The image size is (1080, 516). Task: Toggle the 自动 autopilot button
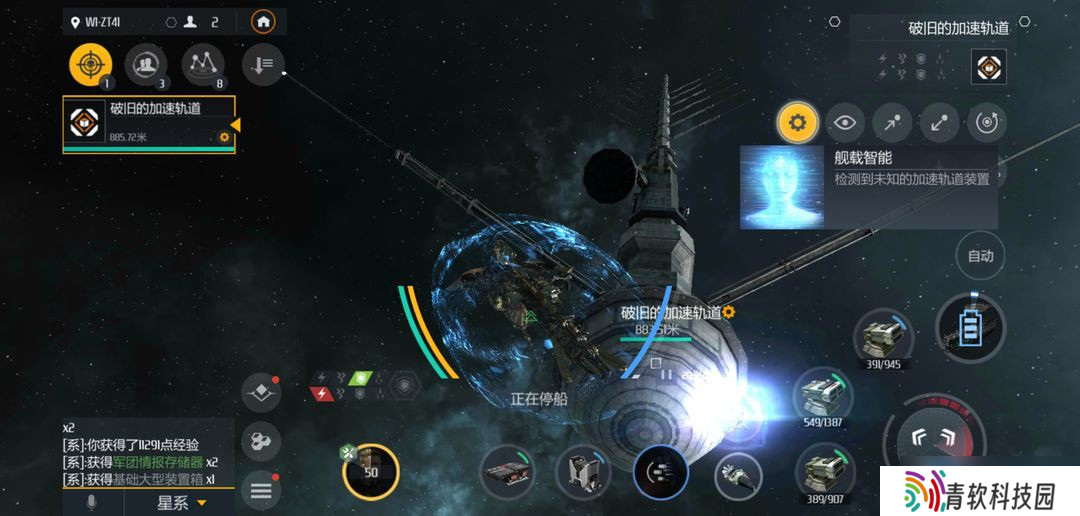(980, 256)
